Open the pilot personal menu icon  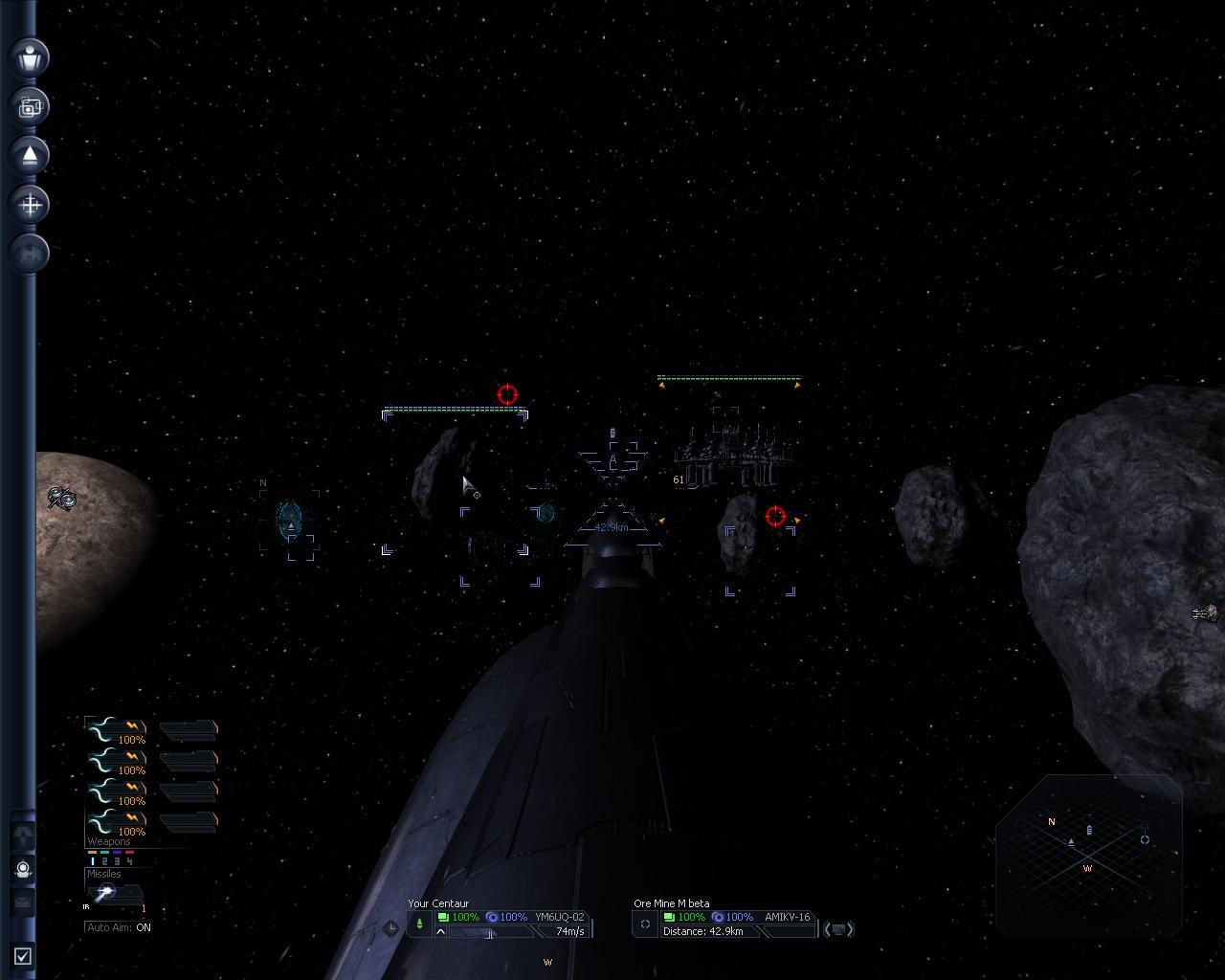(x=30, y=56)
